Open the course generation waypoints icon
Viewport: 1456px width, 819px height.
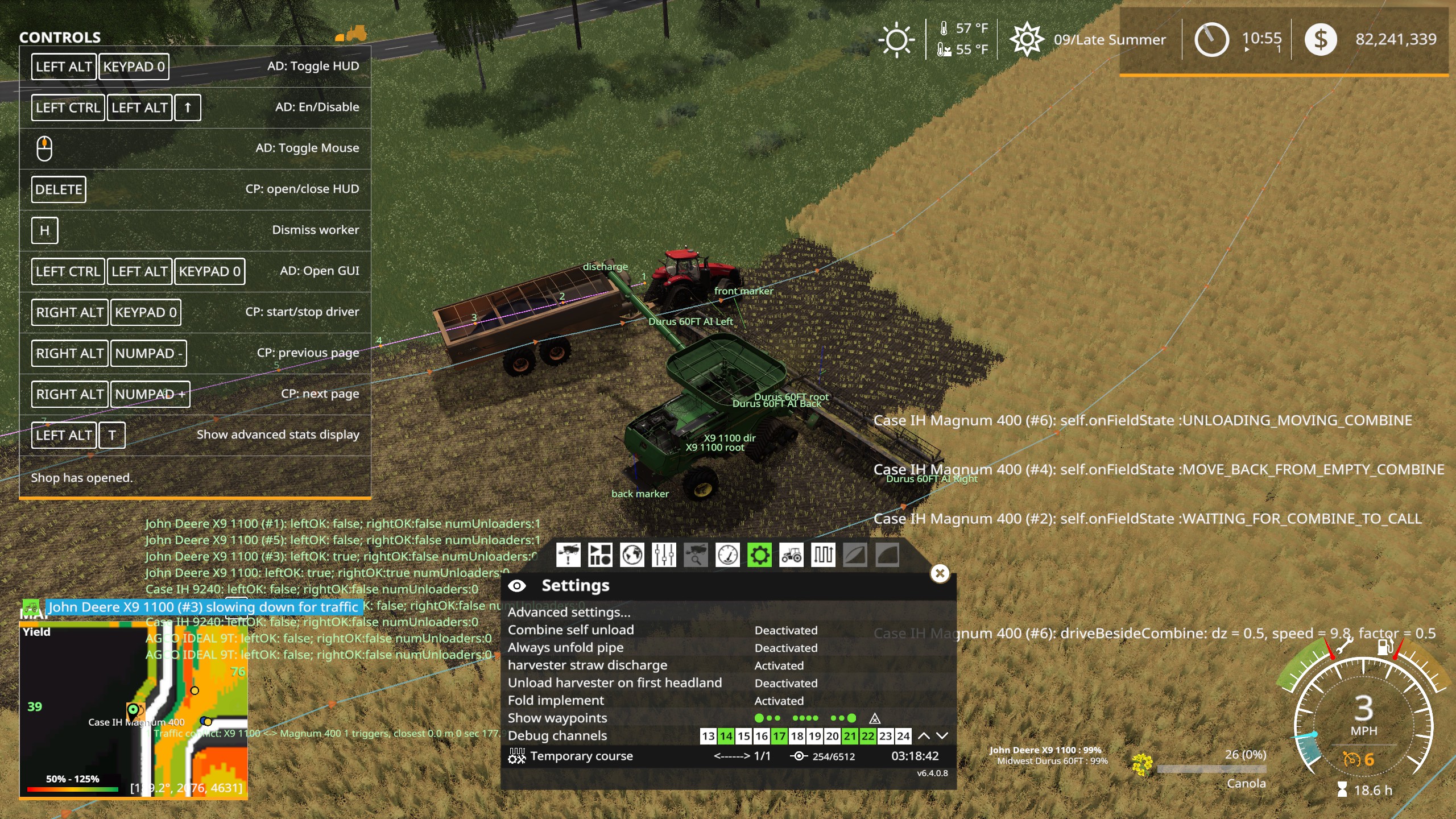click(x=822, y=555)
